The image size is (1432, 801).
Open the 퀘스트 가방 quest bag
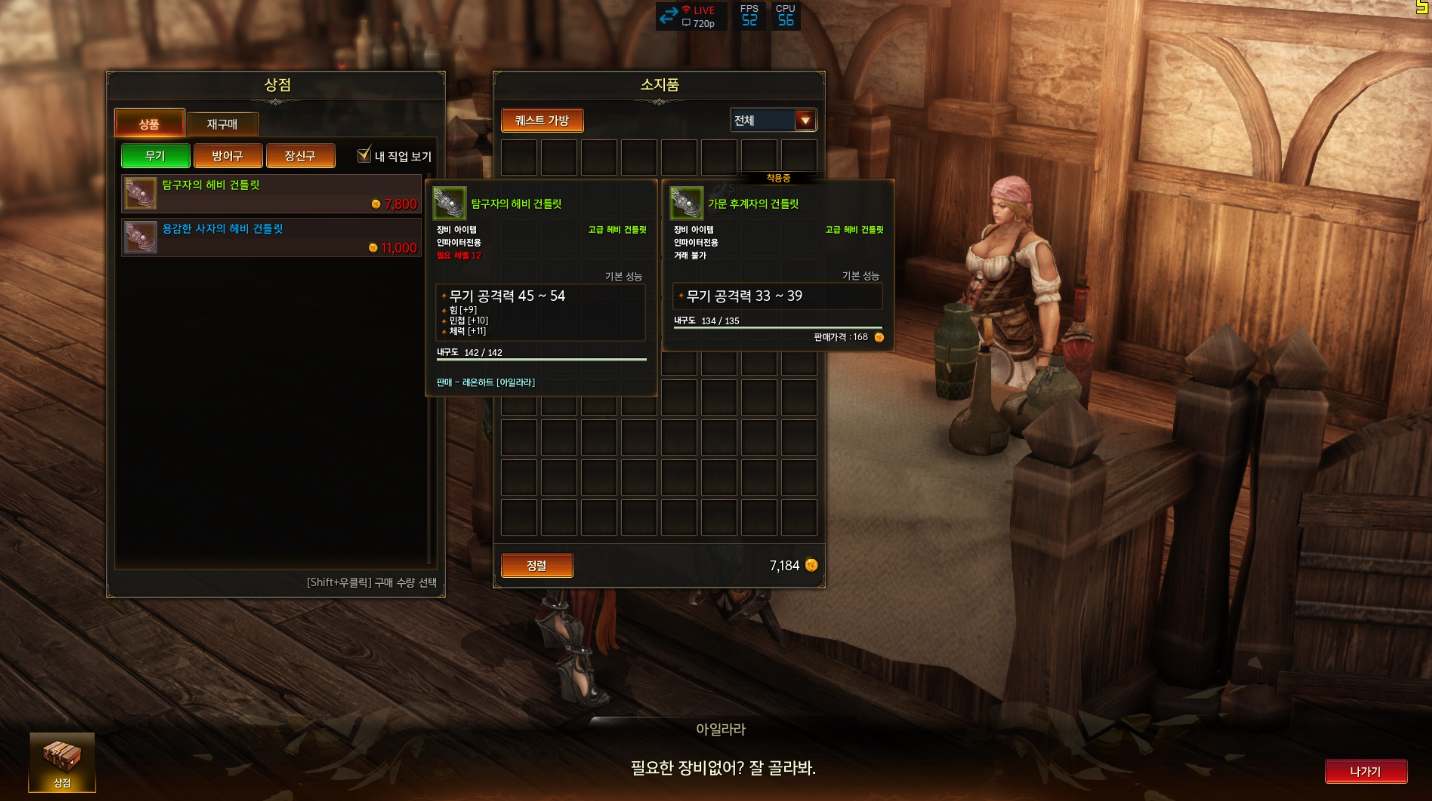[x=542, y=121]
